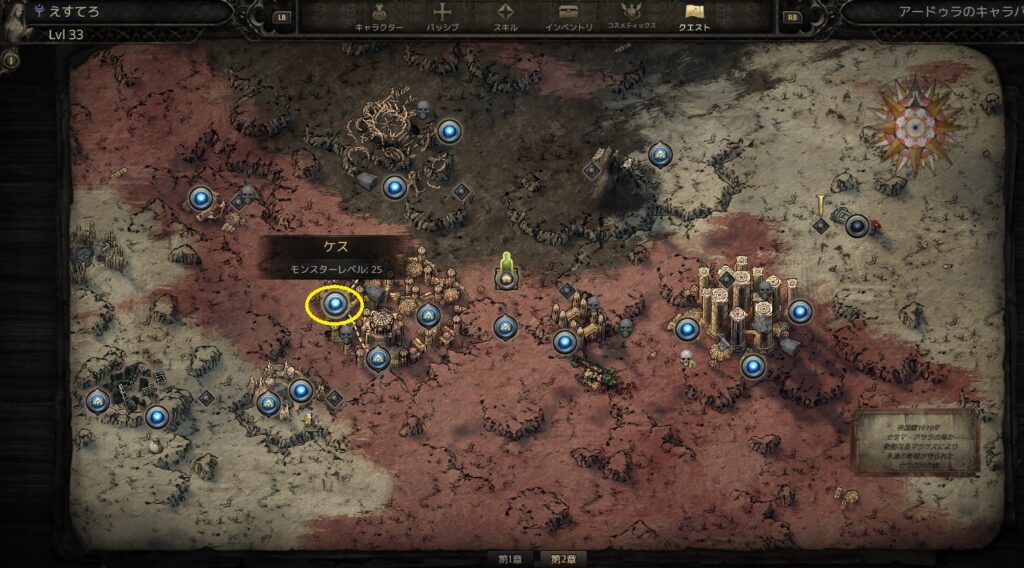Click the yellow-circled ケス waypoint node
Viewport: 1024px width, 568px height.
(336, 303)
